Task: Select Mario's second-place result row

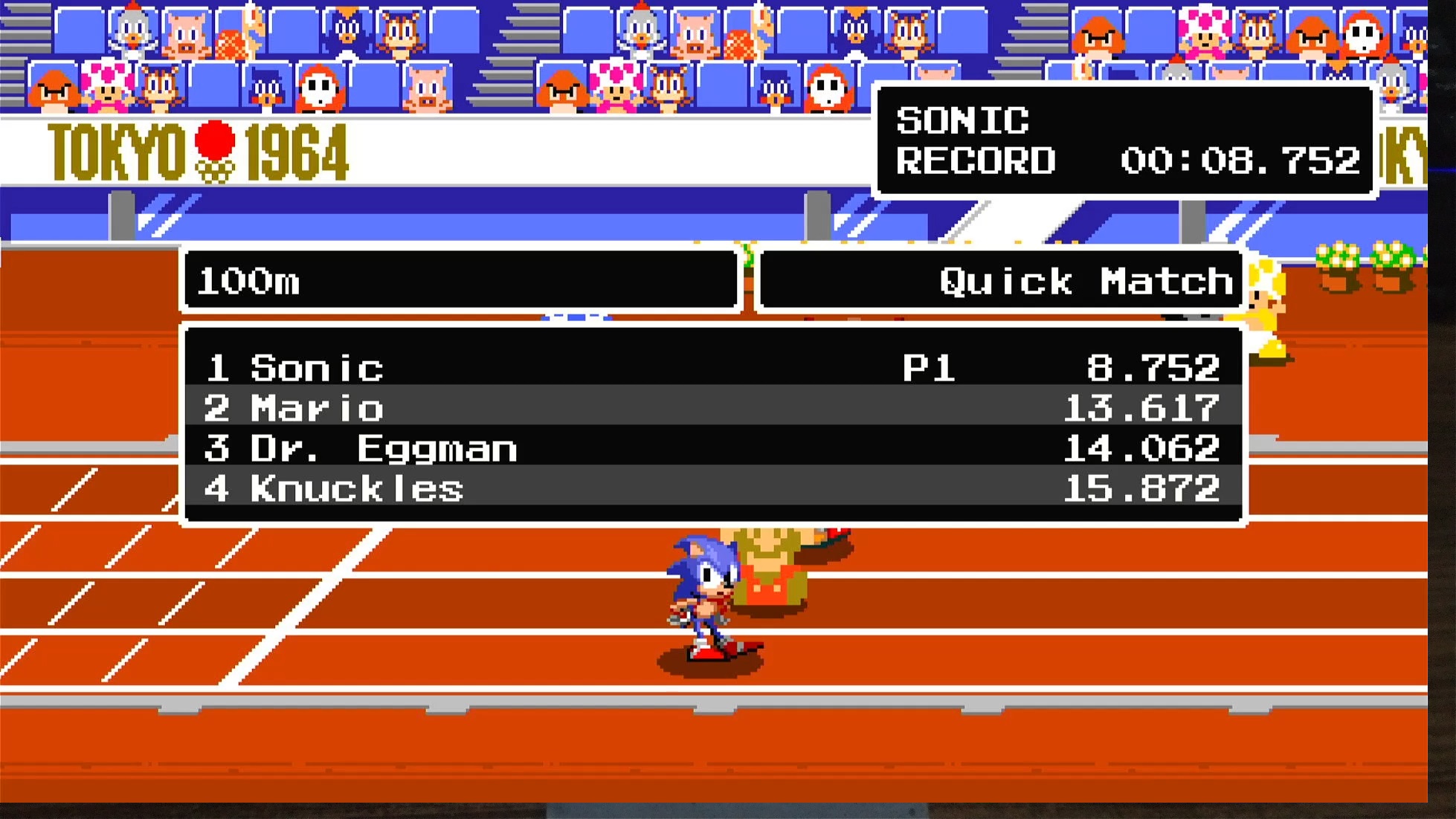Action: tap(712, 407)
